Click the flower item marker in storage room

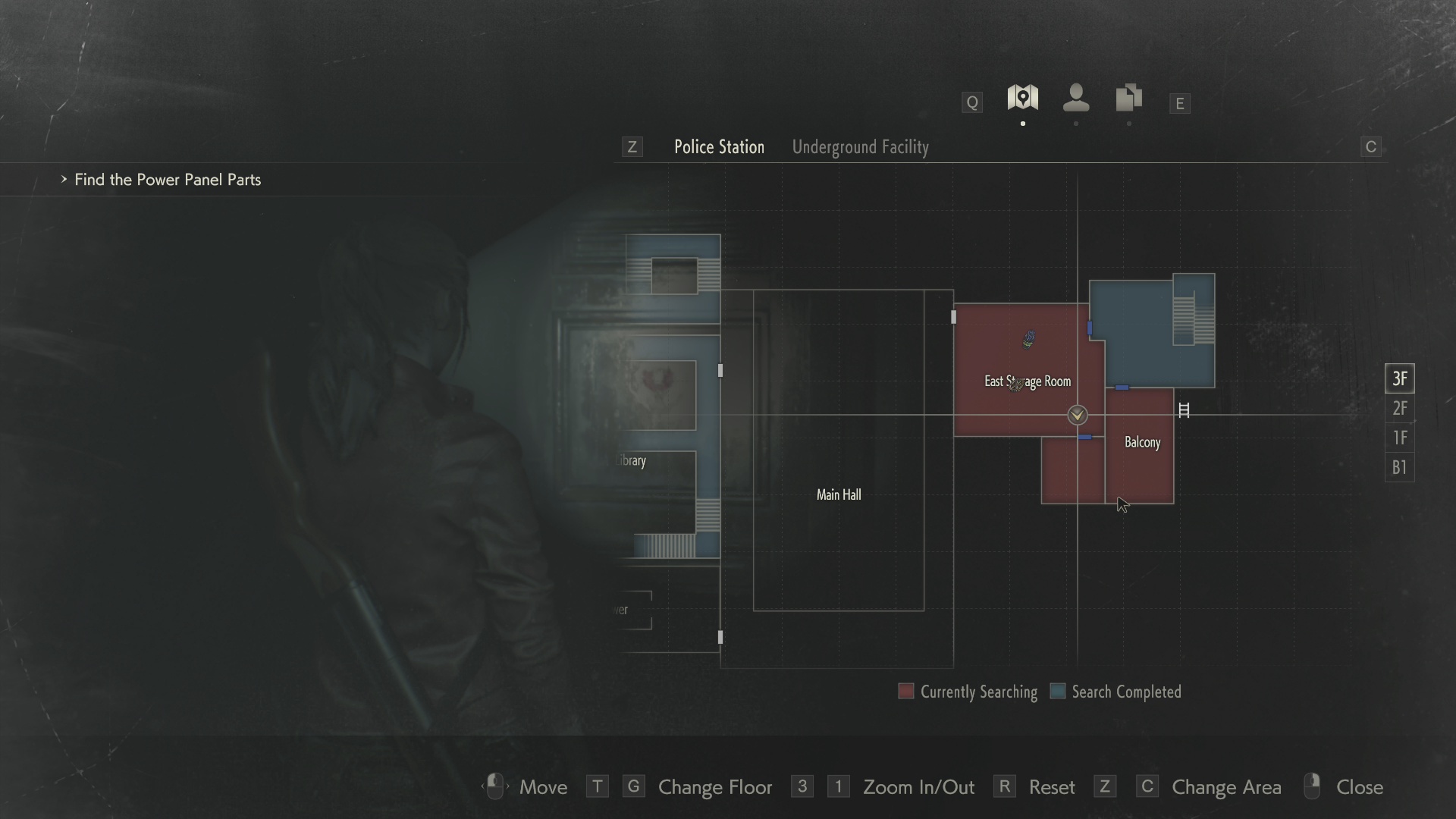(x=1029, y=339)
